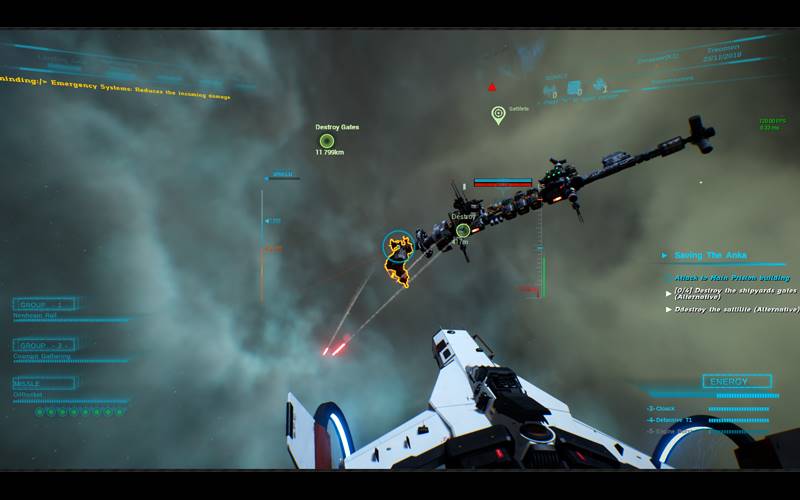Select the Destroy the satellite objective
This screenshot has width=800, height=500.
(735, 310)
